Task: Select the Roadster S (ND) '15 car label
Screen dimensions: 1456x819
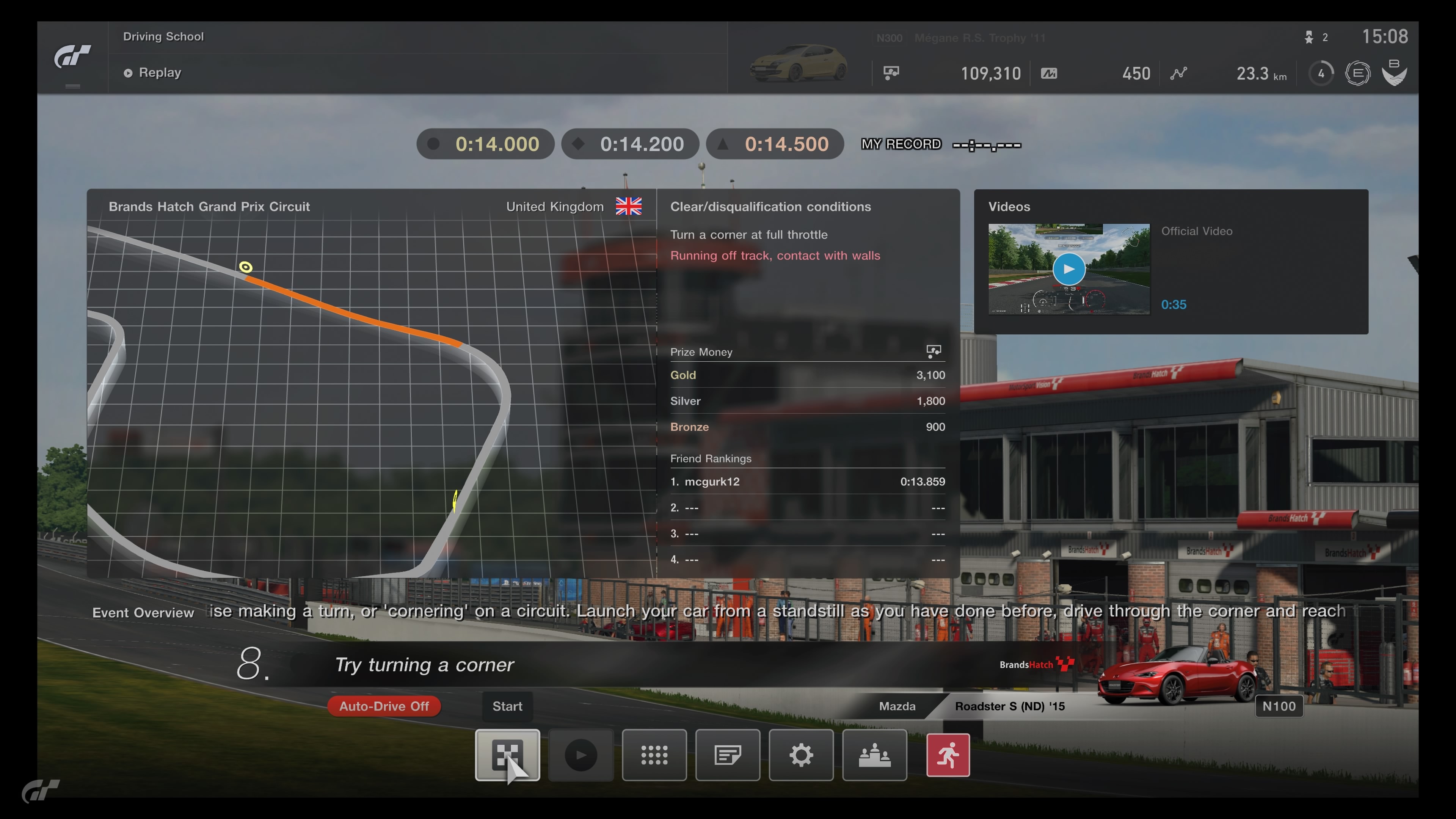Action: coord(1009,706)
